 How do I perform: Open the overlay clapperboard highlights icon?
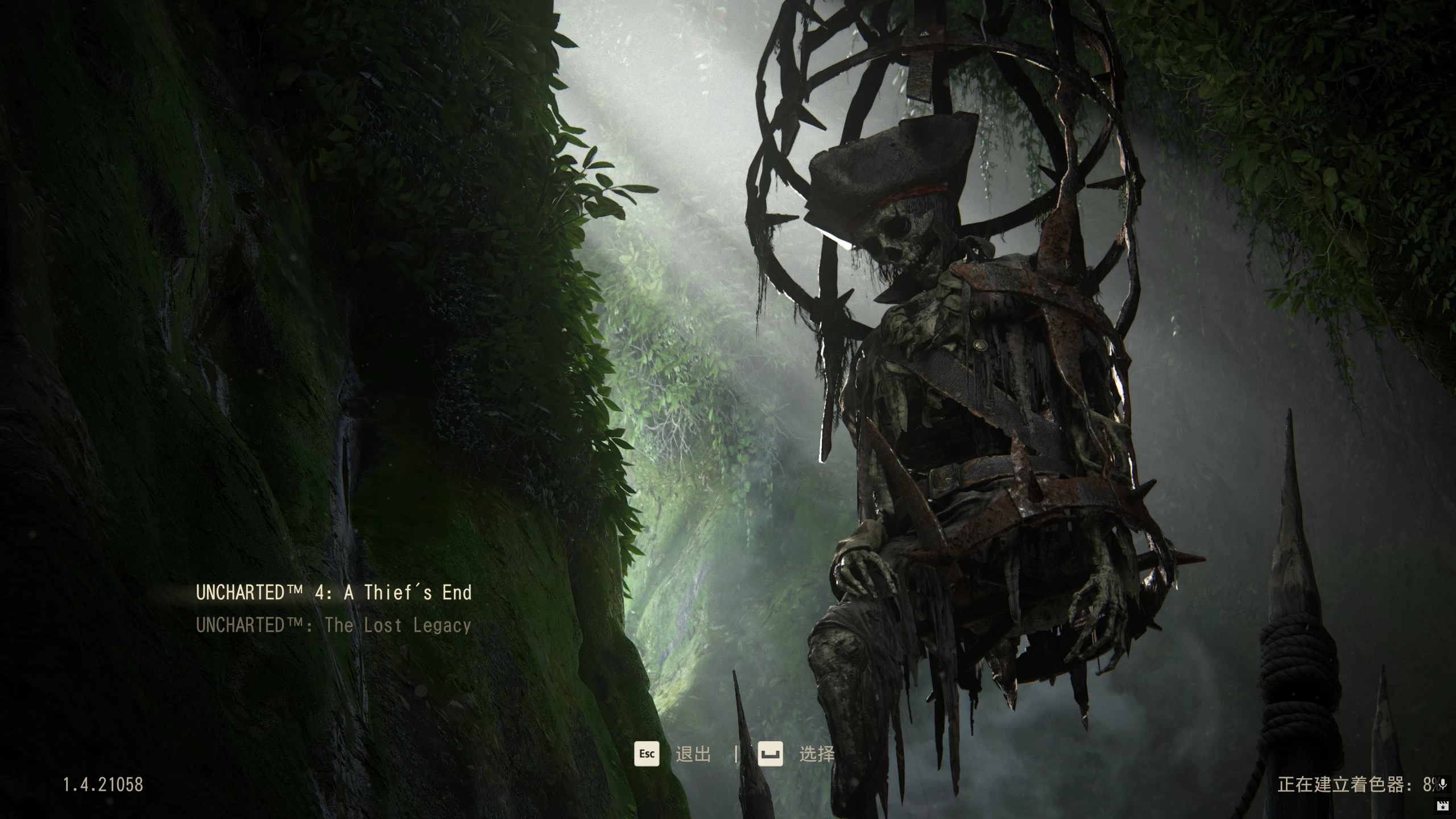click(x=1442, y=805)
